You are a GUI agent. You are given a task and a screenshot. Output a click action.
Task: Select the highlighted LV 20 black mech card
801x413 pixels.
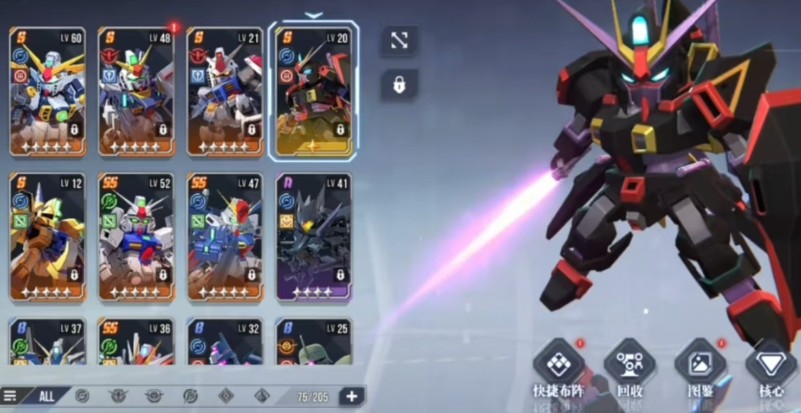pyautogui.click(x=313, y=92)
